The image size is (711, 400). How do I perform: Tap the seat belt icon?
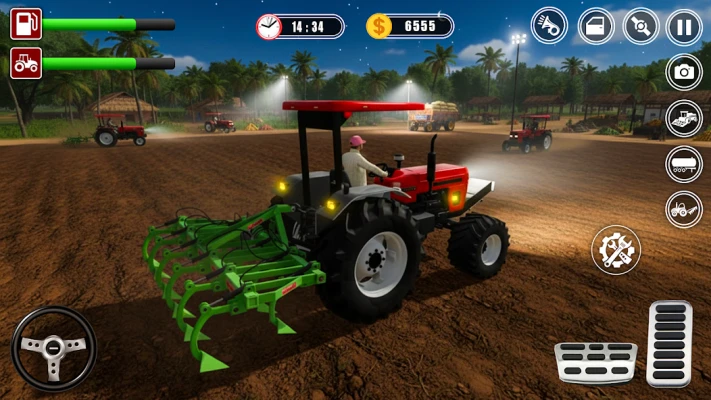click(641, 25)
